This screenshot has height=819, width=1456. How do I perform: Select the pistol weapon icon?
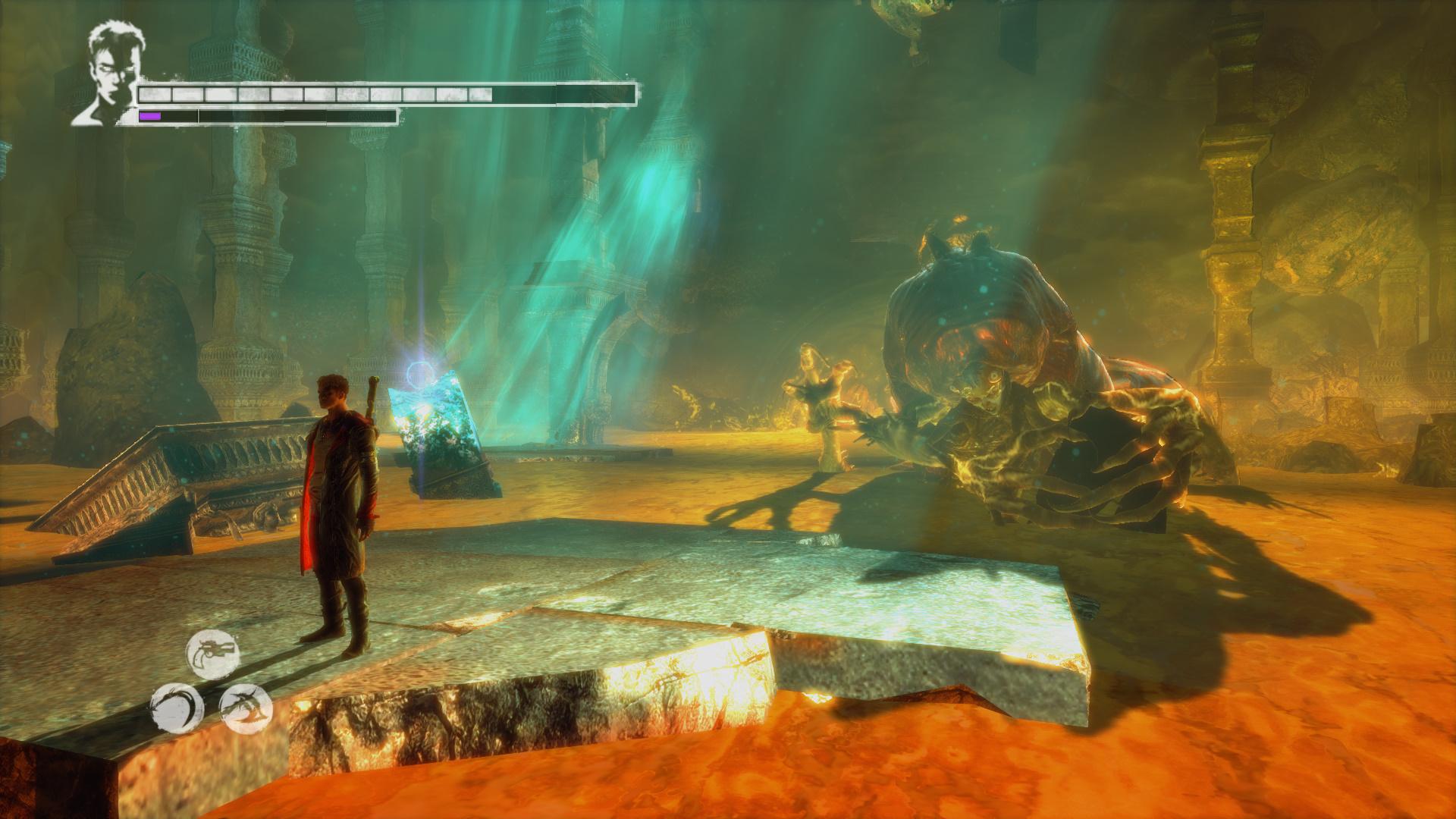point(213,654)
